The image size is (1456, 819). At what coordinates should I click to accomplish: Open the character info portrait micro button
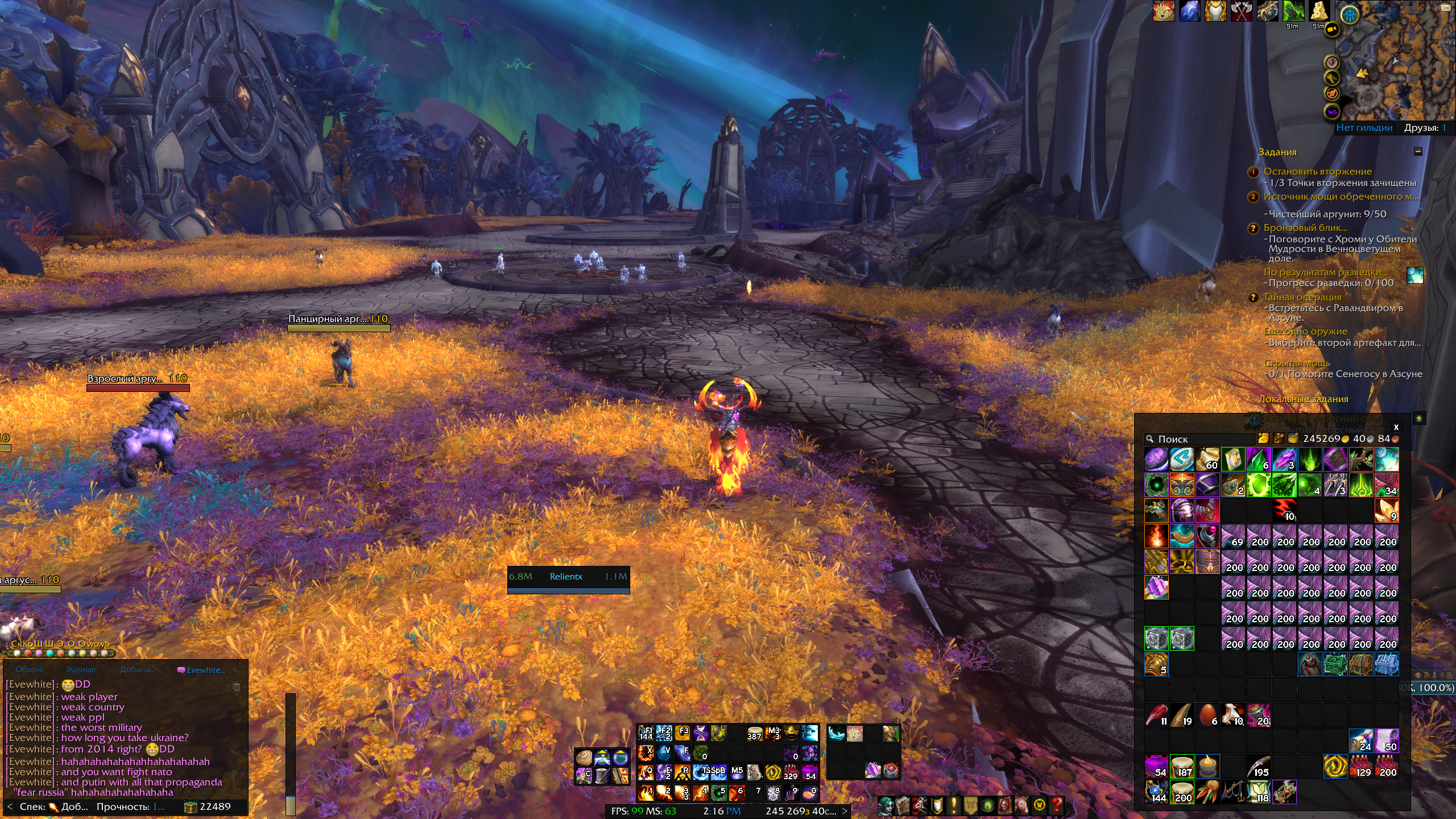885,805
